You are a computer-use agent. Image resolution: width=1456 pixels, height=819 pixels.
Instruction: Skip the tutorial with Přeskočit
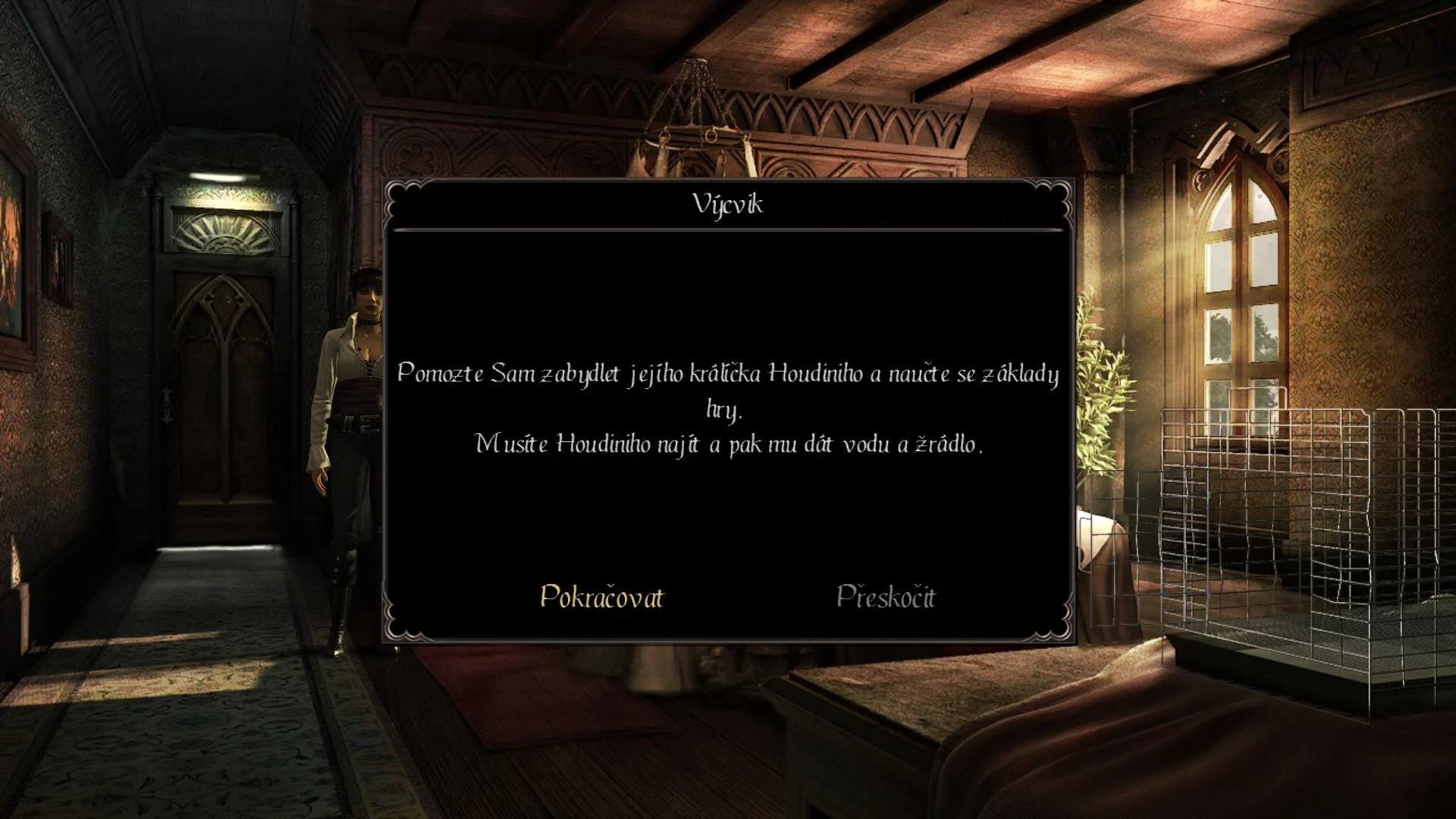(x=886, y=597)
